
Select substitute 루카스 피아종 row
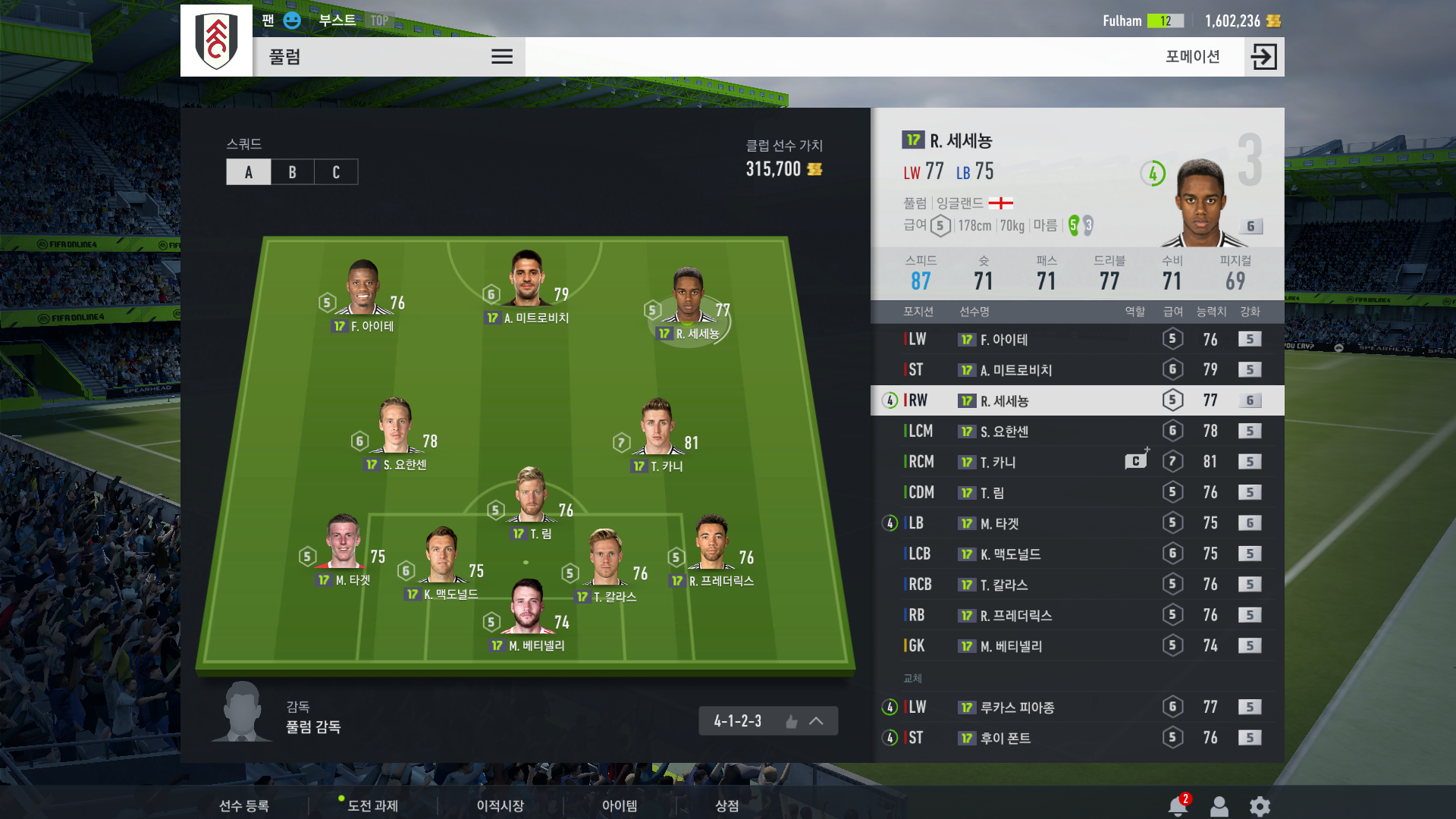pyautogui.click(x=1077, y=707)
